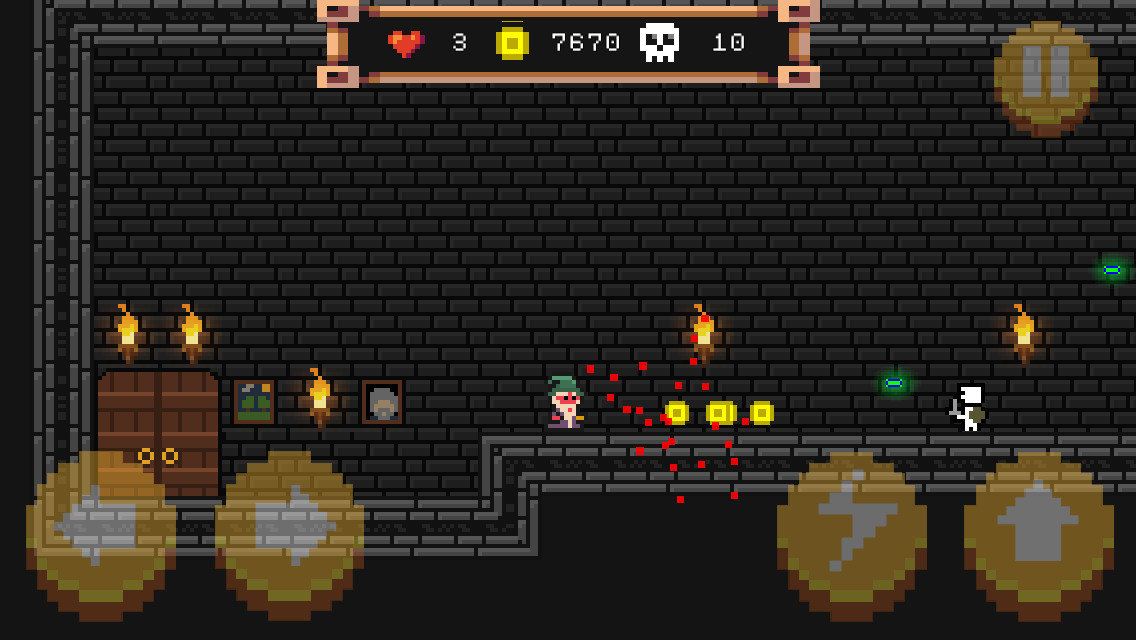The image size is (1136, 640).
Task: Tap the jump up-arrow button
Action: (1038, 527)
